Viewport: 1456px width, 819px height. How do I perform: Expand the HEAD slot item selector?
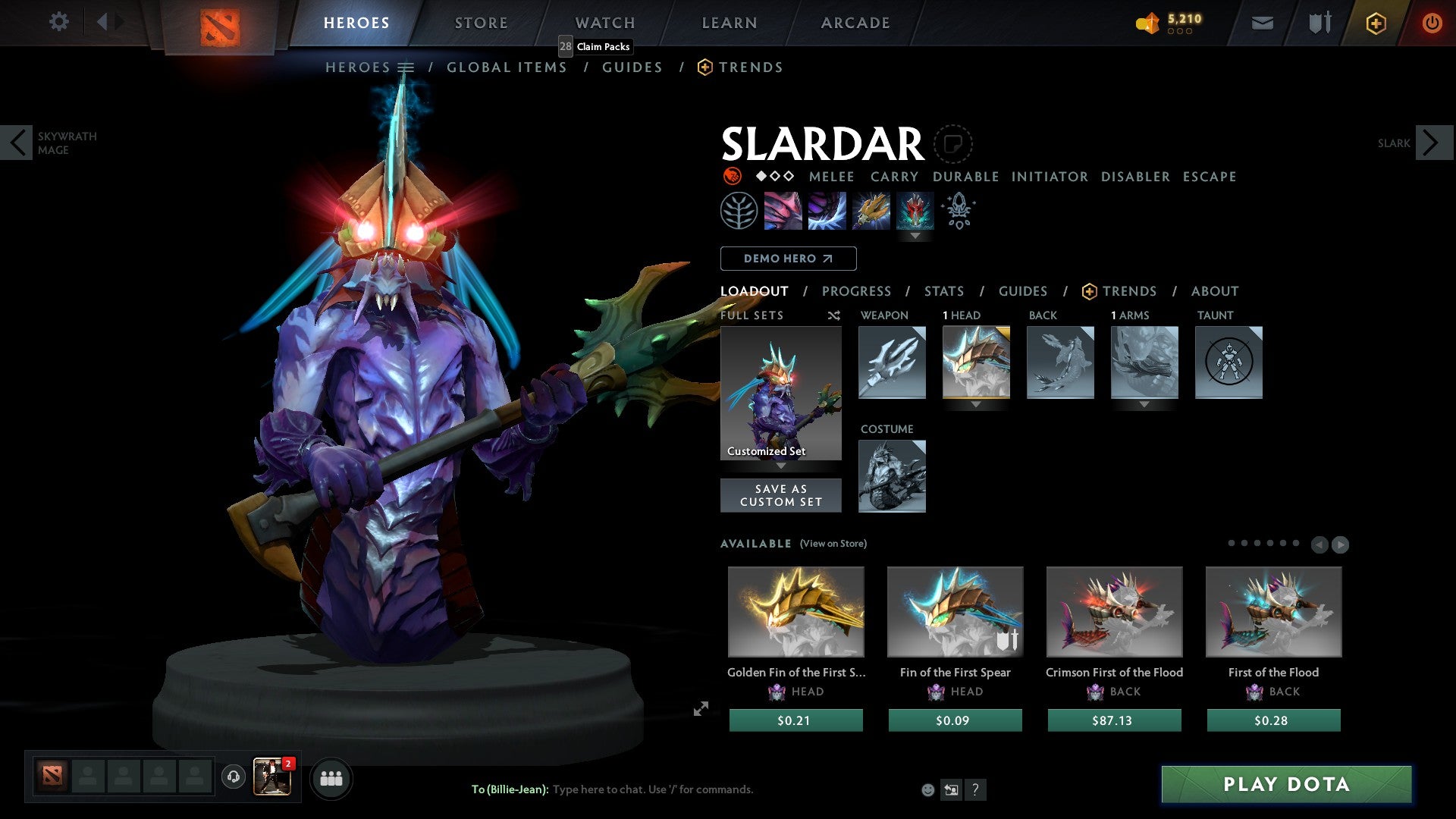(976, 405)
